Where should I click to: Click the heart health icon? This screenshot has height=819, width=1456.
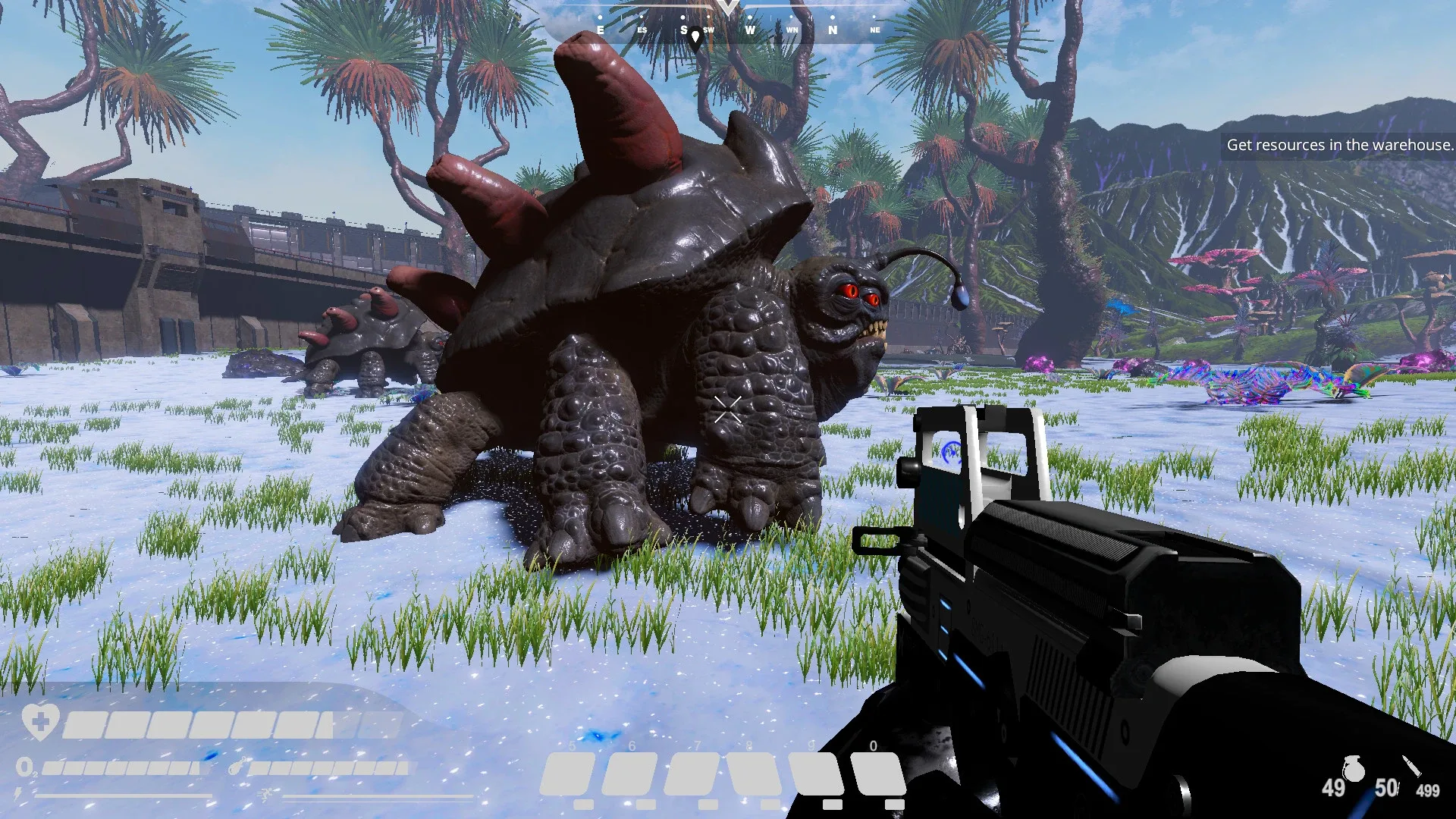pyautogui.click(x=39, y=722)
